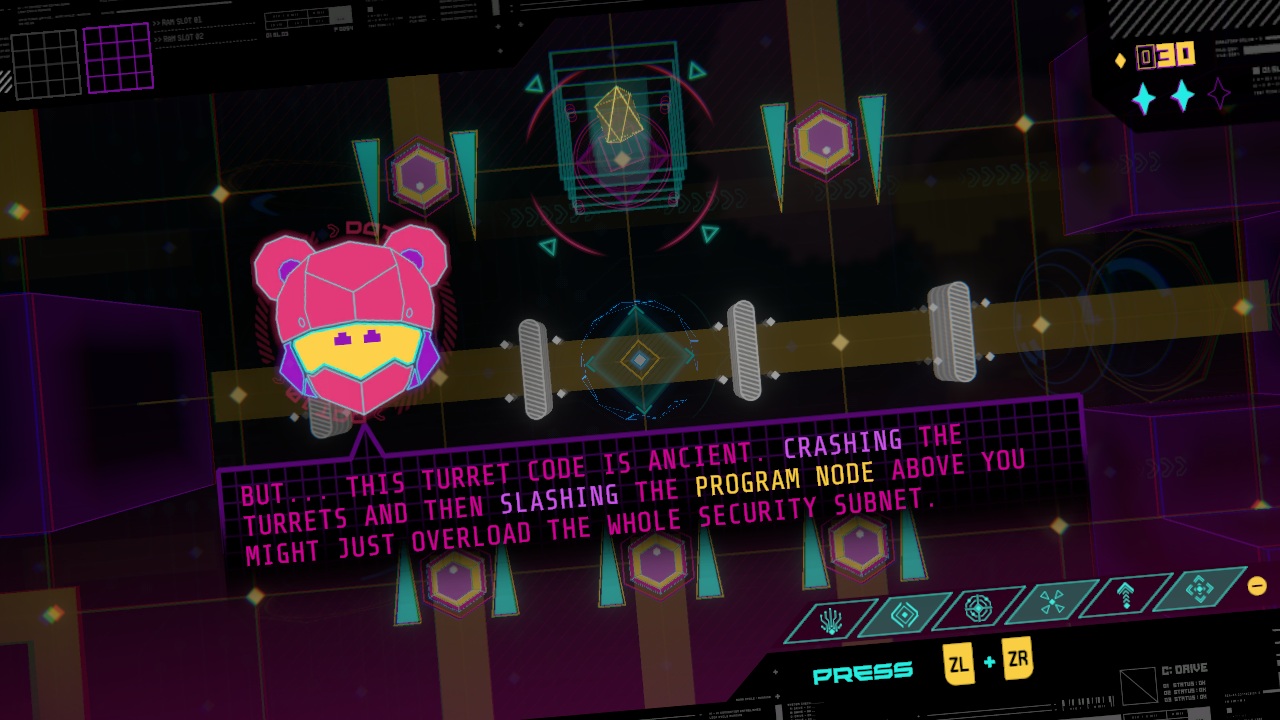This screenshot has height=720, width=1280.
Task: Toggle the unfilled purple star slot
Action: click(1217, 93)
